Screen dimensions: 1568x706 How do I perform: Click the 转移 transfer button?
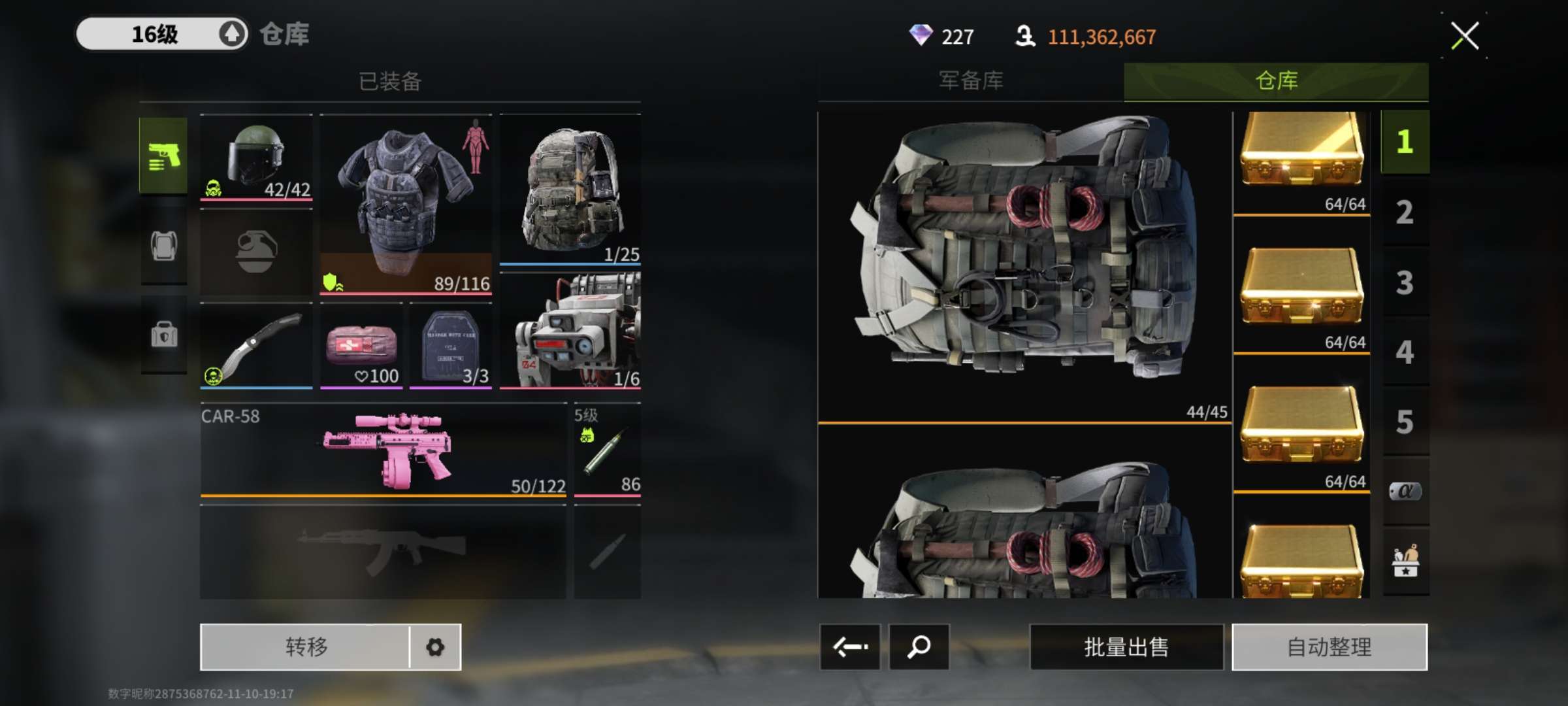pyautogui.click(x=306, y=647)
